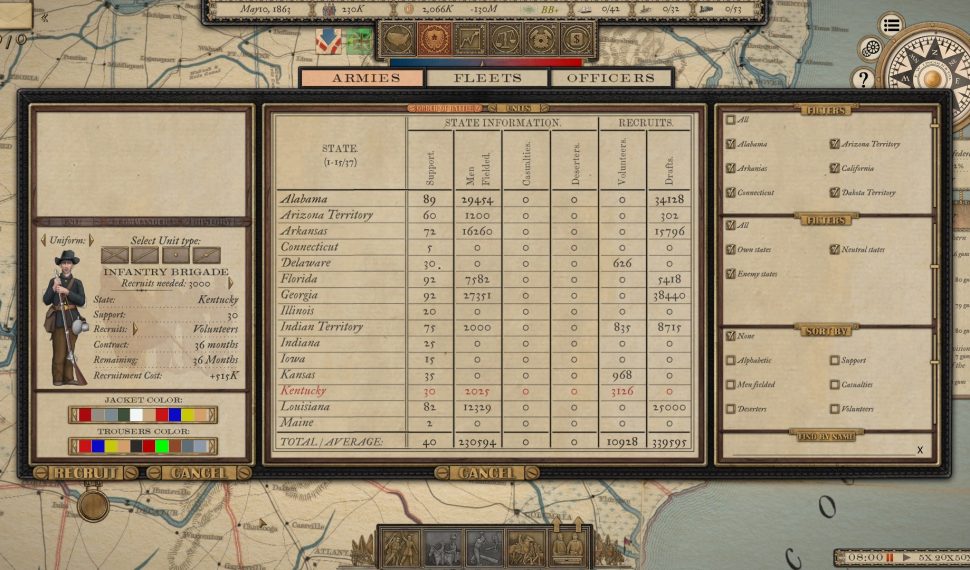Pause the game with the time control
Image resolution: width=970 pixels, height=570 pixels.
click(889, 557)
